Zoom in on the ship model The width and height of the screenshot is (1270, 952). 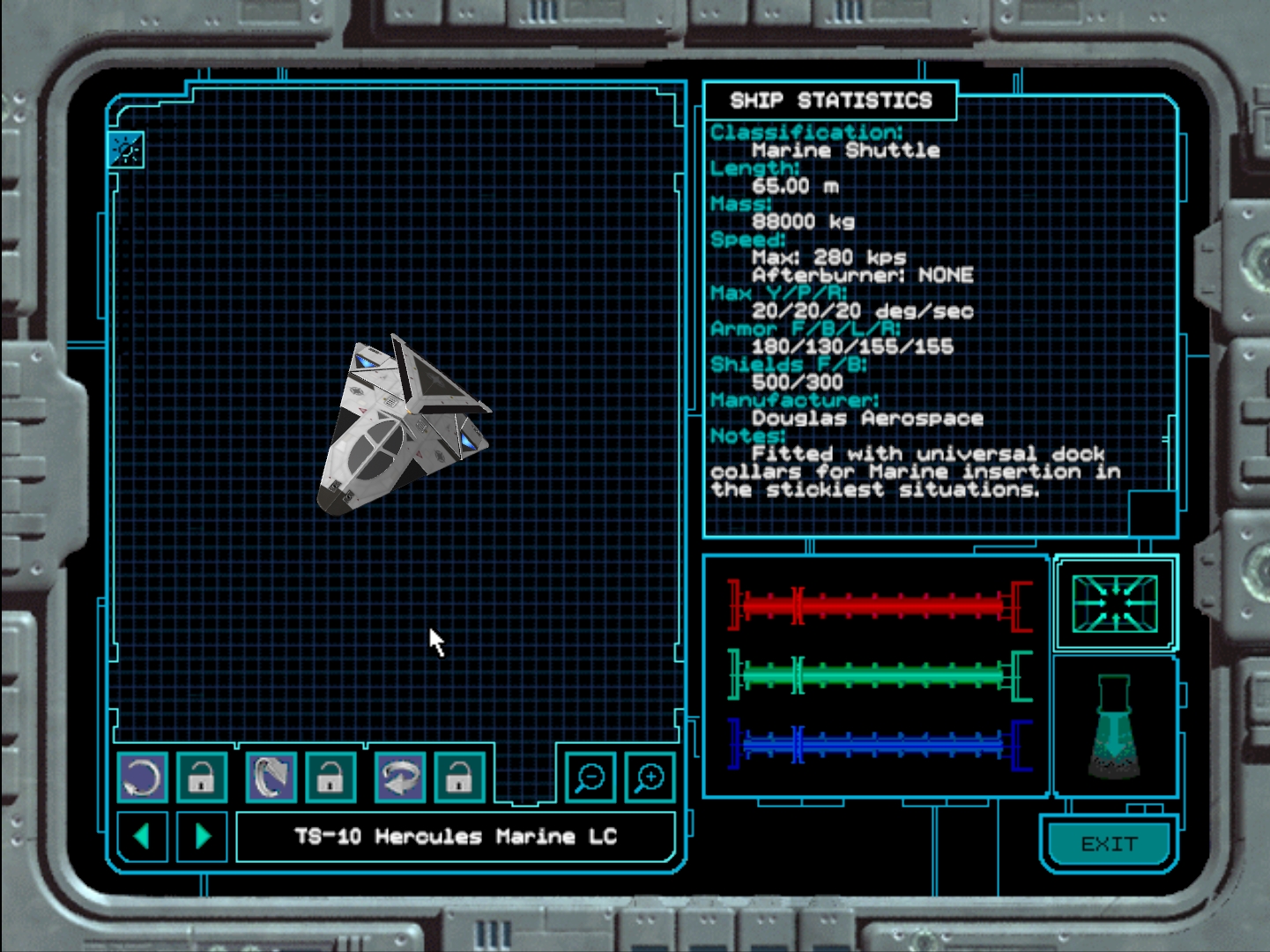(x=650, y=777)
